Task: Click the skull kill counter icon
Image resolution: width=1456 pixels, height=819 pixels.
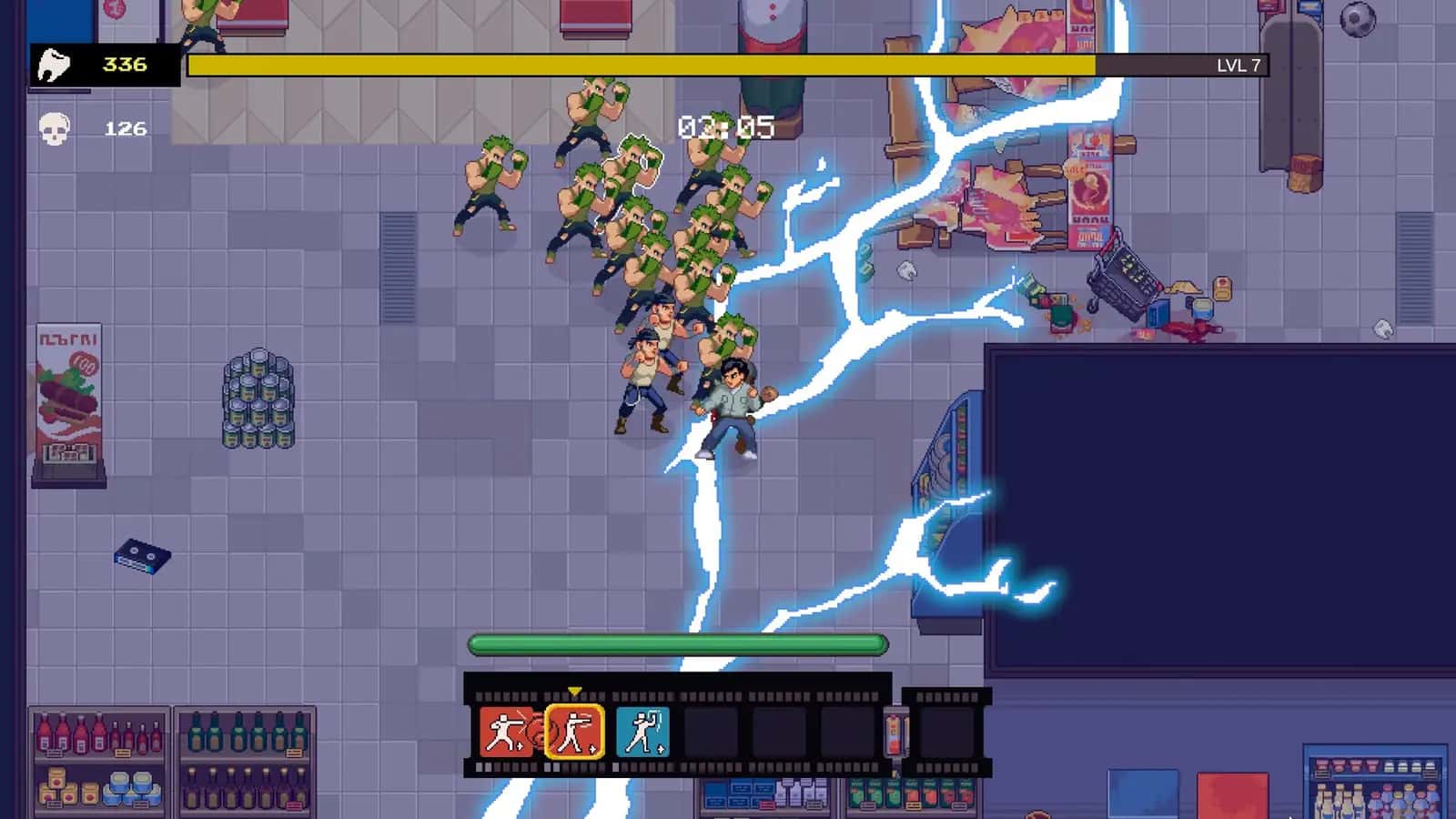Action: (55, 128)
